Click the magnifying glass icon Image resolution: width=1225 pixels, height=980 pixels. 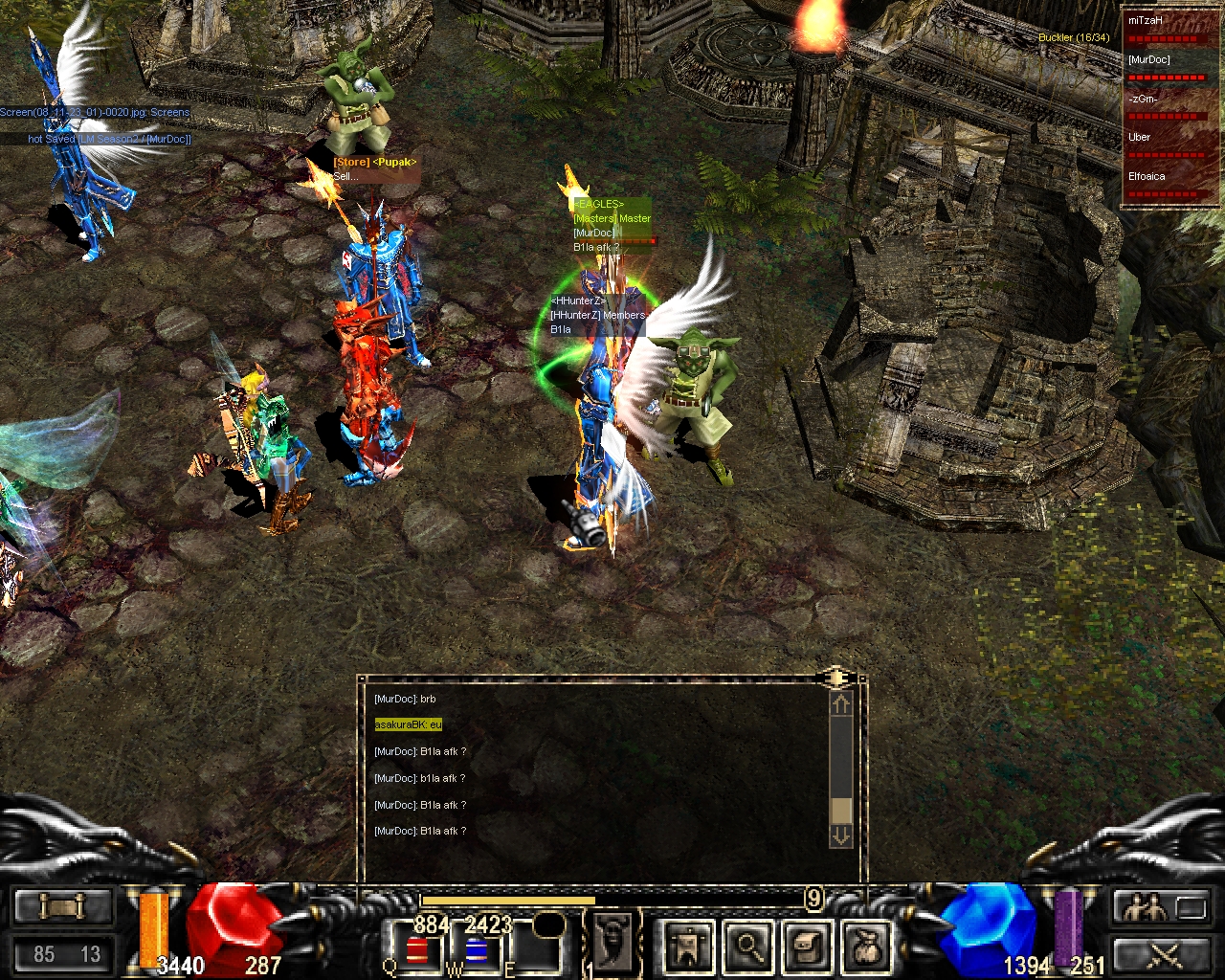click(748, 947)
